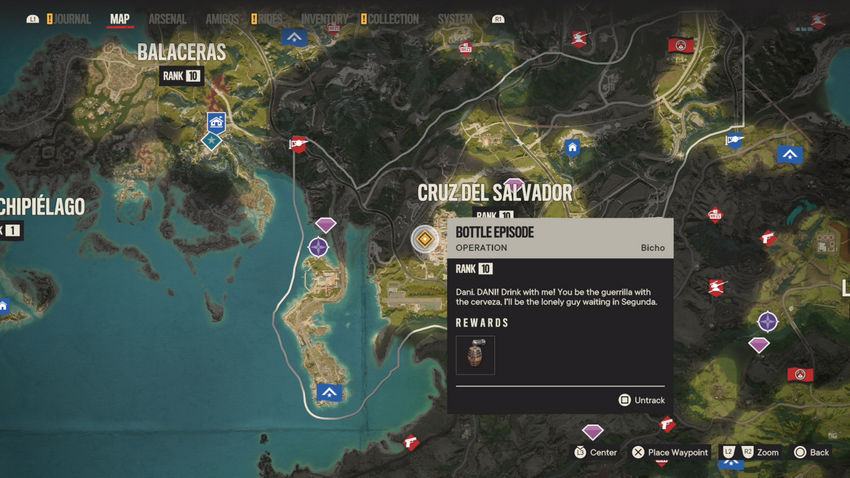
Task: Choose the Place Waypoint option
Action: tap(670, 452)
